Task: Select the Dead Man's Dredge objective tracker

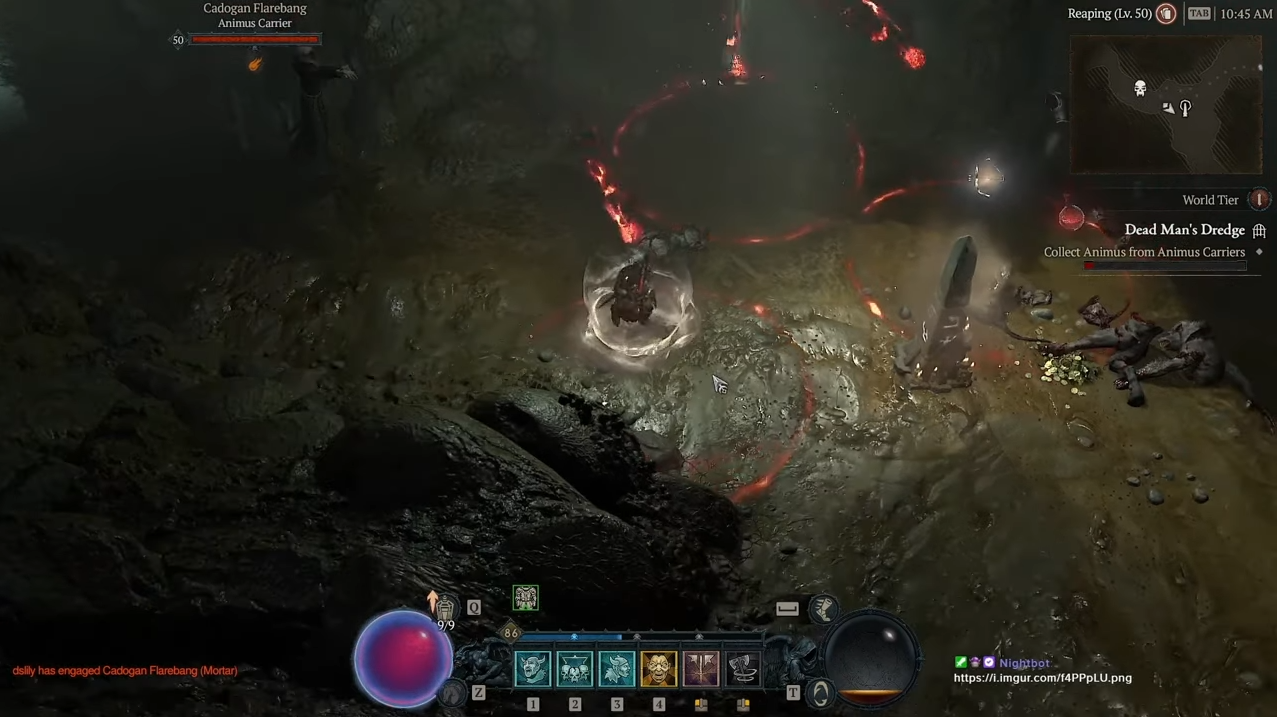Action: pos(1184,230)
